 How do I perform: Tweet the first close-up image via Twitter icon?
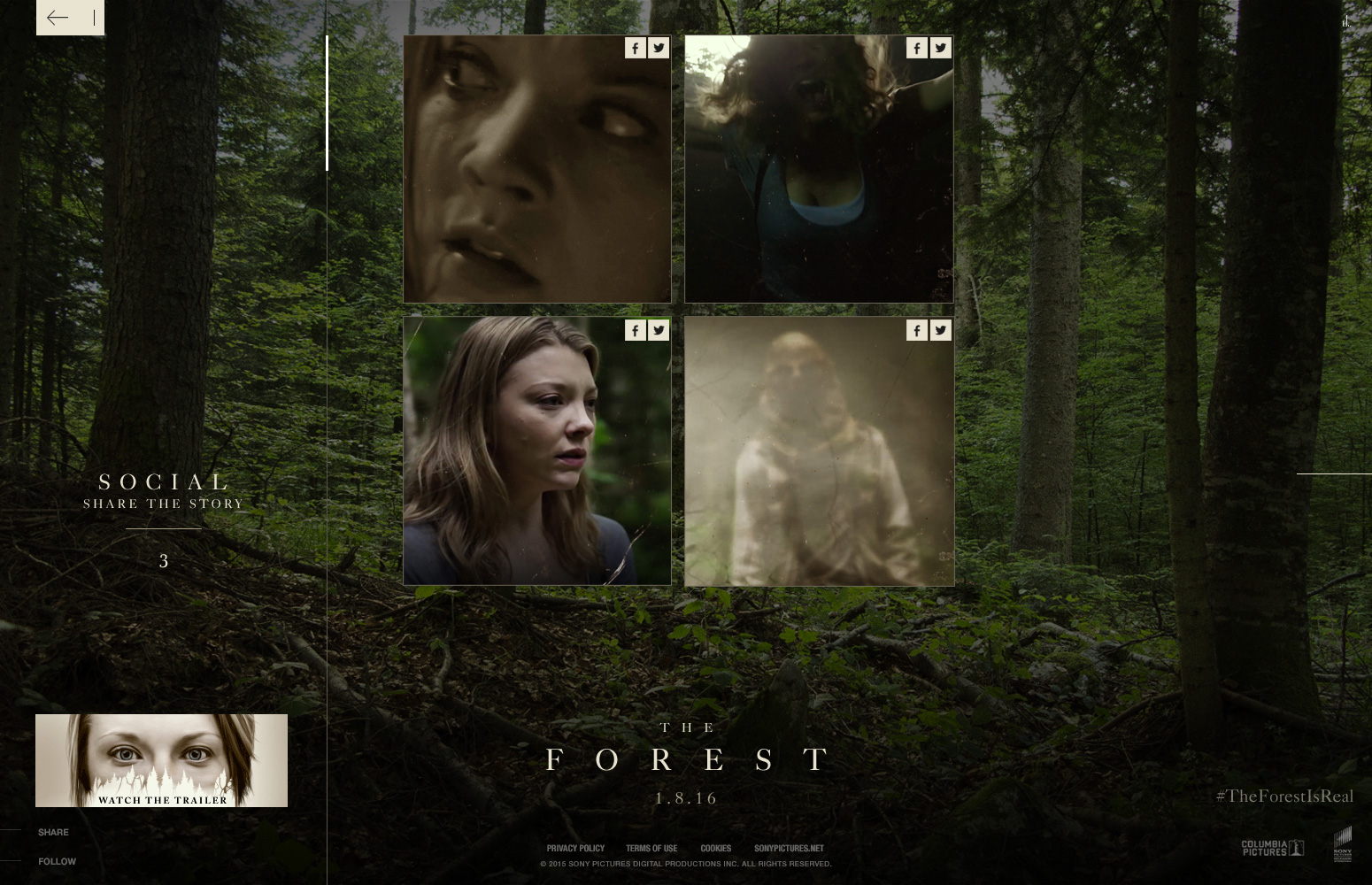(659, 48)
